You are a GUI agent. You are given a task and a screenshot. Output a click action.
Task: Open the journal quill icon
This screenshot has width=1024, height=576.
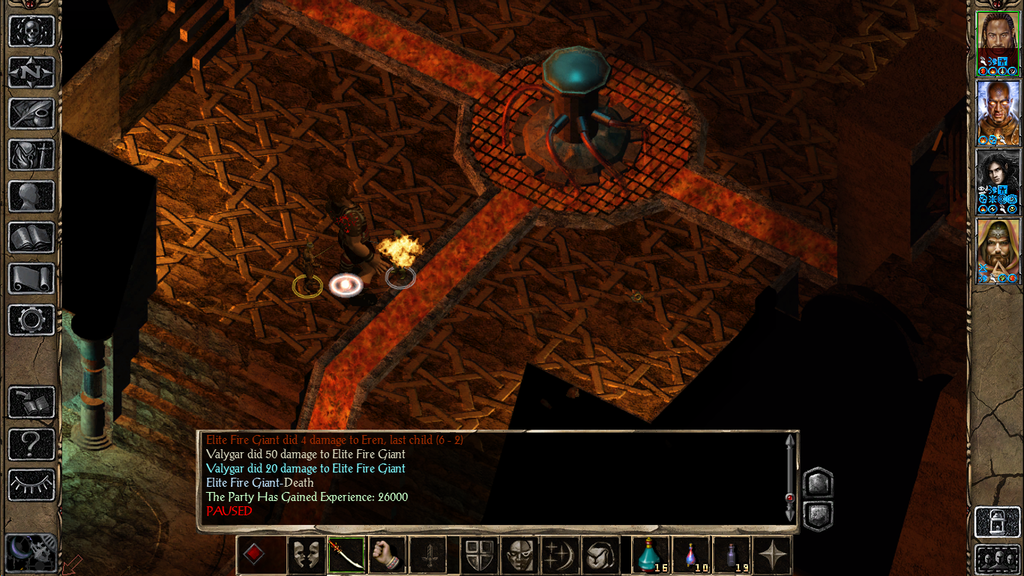31,112
